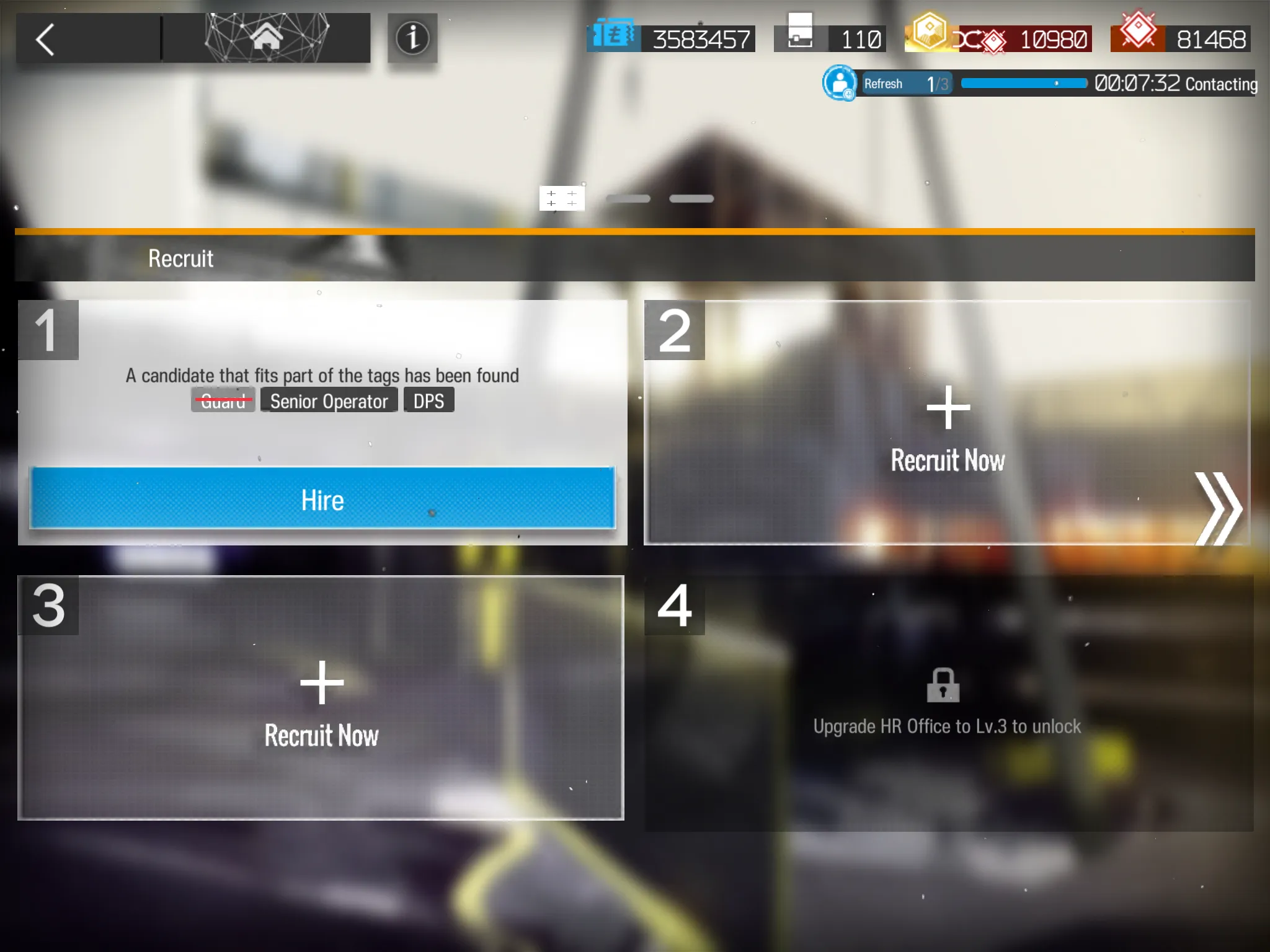
Task: Advance to the next page with double arrows
Action: (1218, 508)
